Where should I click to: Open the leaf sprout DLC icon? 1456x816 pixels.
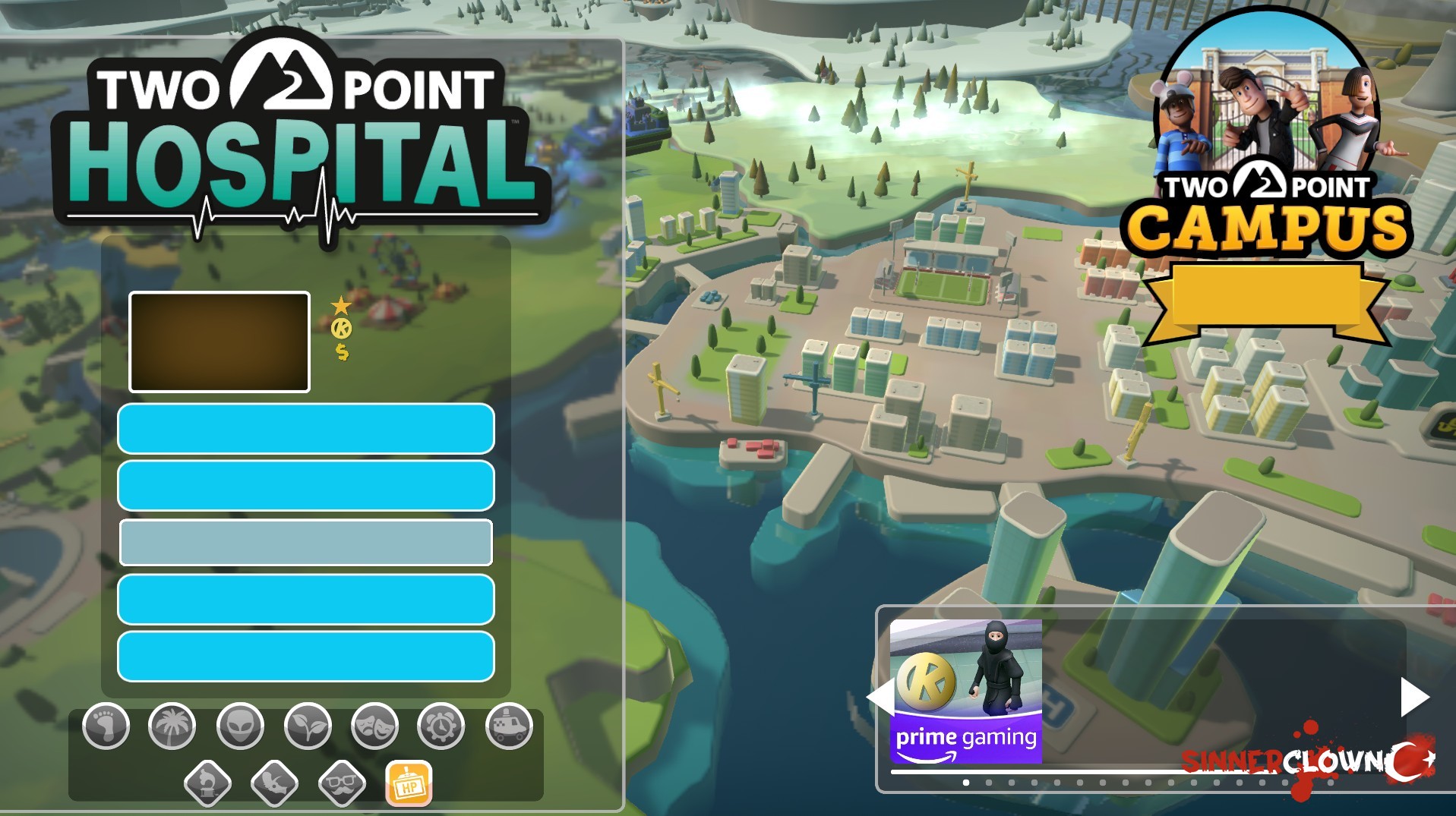(x=308, y=726)
